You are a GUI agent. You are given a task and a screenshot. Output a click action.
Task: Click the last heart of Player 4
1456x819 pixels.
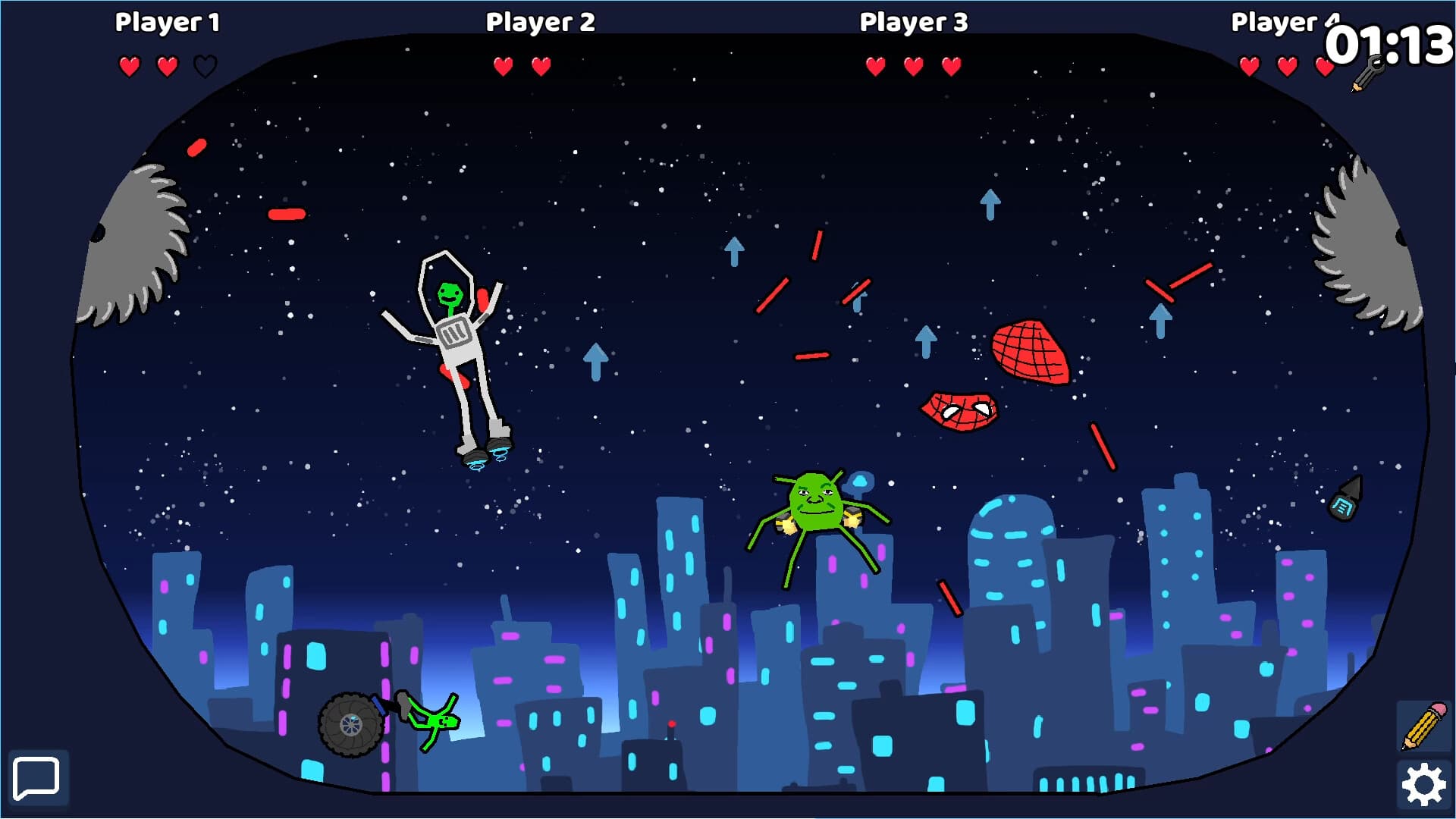1323,66
